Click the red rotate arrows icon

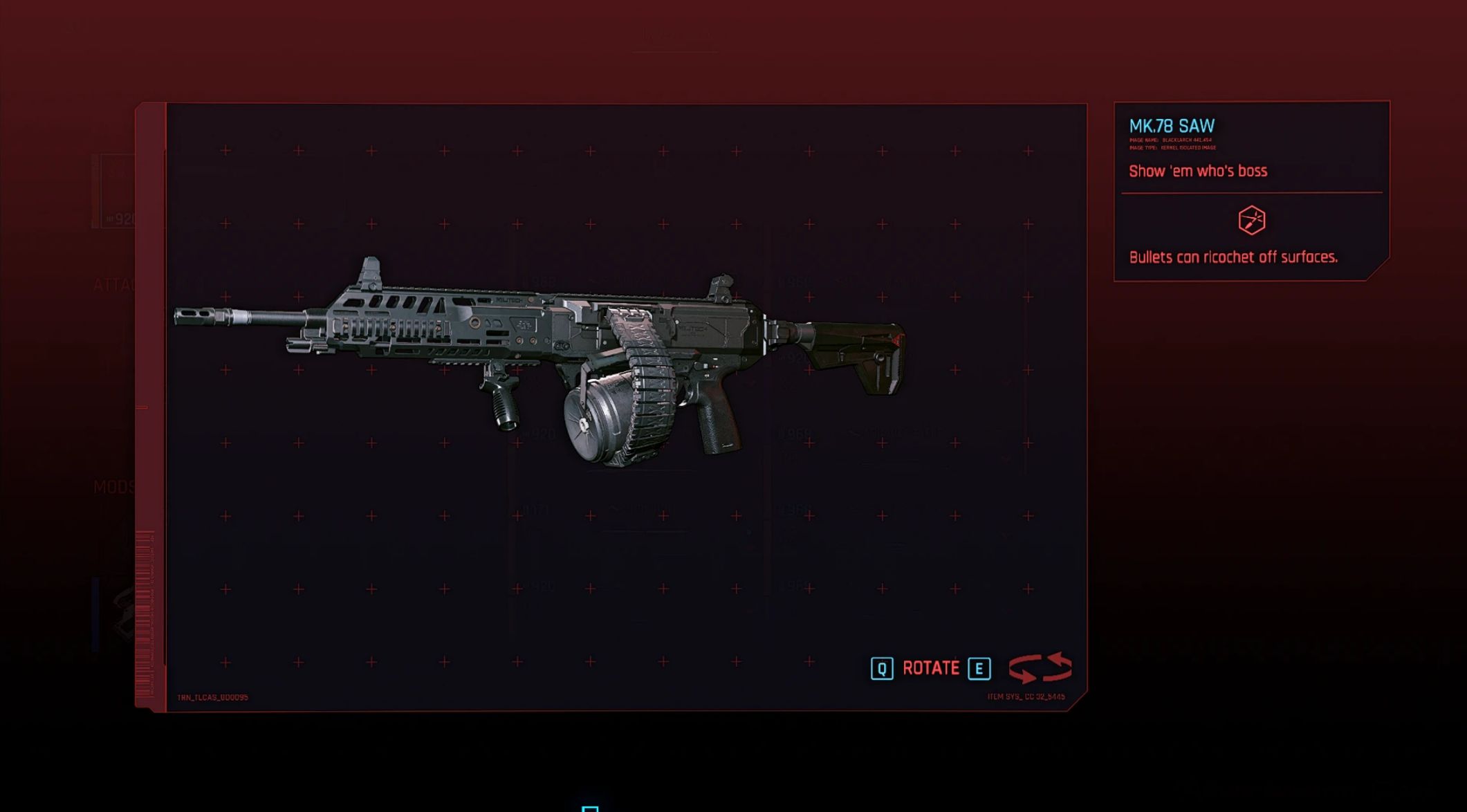pos(1040,668)
